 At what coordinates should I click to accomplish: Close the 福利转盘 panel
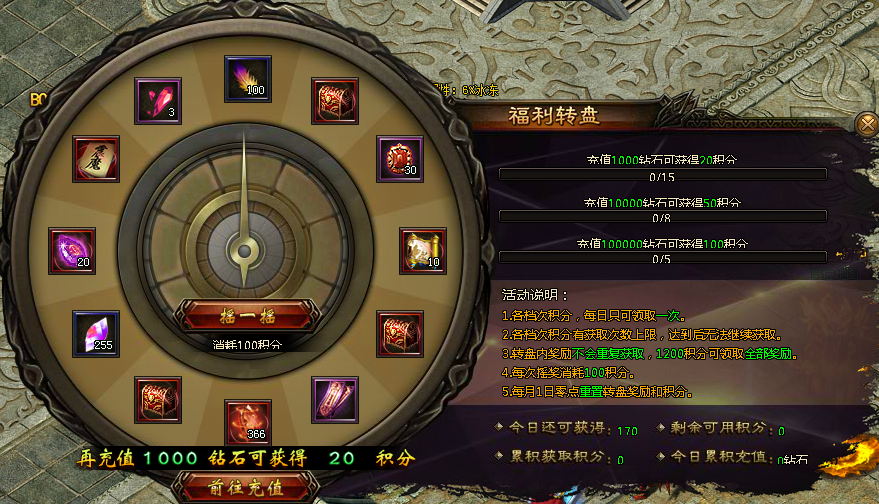pyautogui.click(x=866, y=124)
